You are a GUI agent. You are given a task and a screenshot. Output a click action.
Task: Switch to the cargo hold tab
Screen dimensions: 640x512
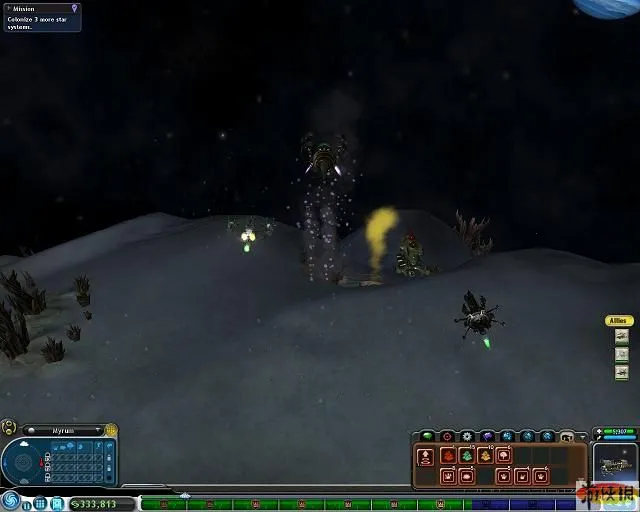coord(567,437)
